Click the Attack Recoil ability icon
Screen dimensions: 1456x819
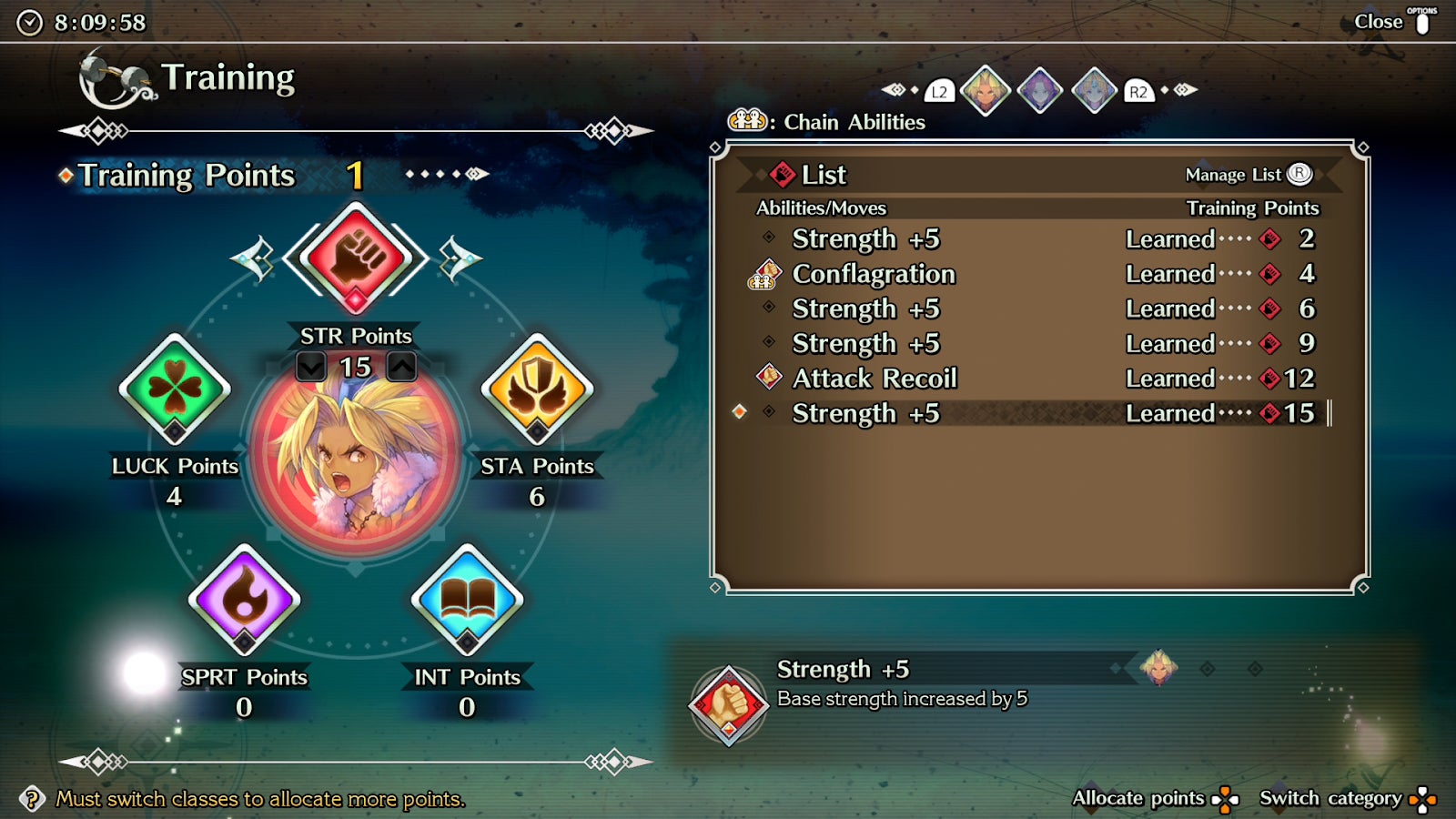pos(767,379)
